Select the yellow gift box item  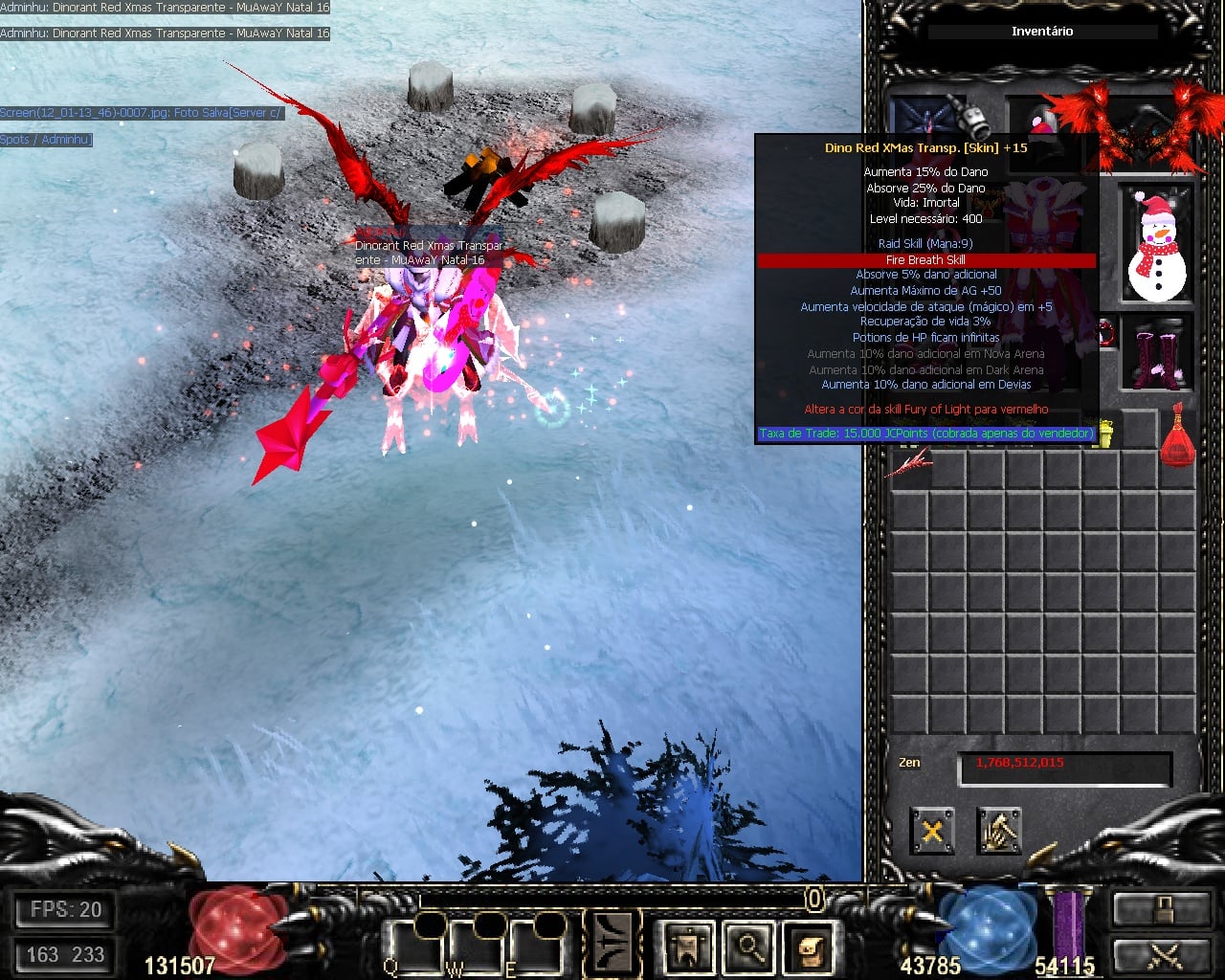pos(1106,434)
